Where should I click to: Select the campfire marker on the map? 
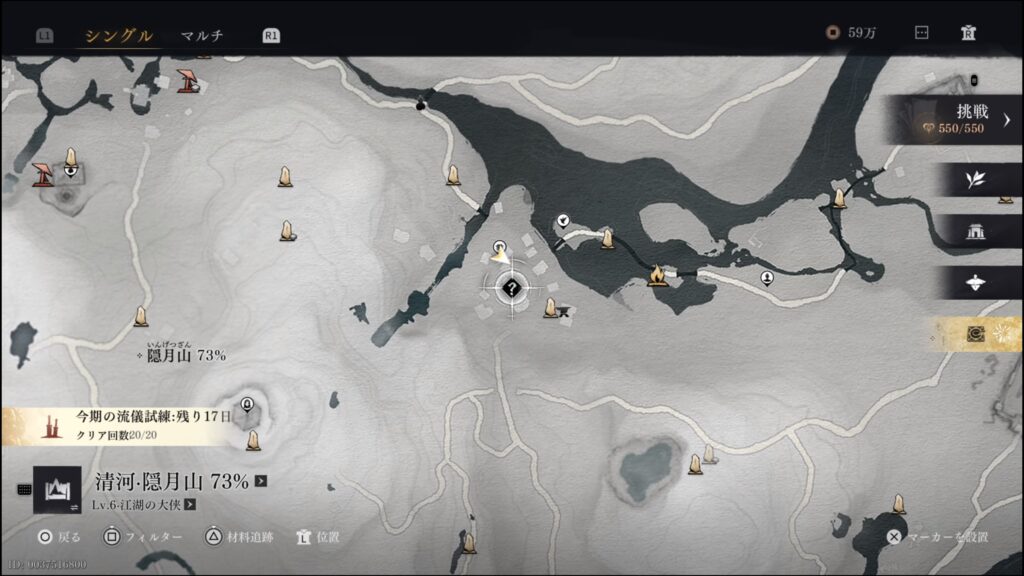657,274
